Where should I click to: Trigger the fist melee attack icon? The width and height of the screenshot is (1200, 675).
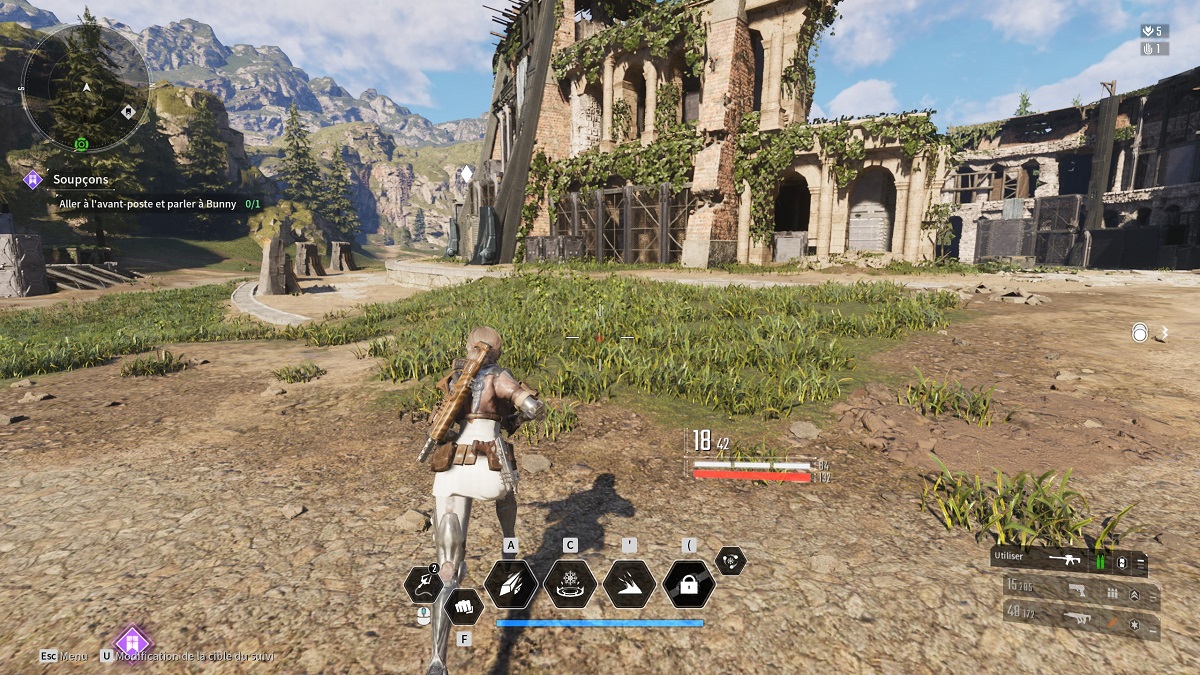point(463,604)
